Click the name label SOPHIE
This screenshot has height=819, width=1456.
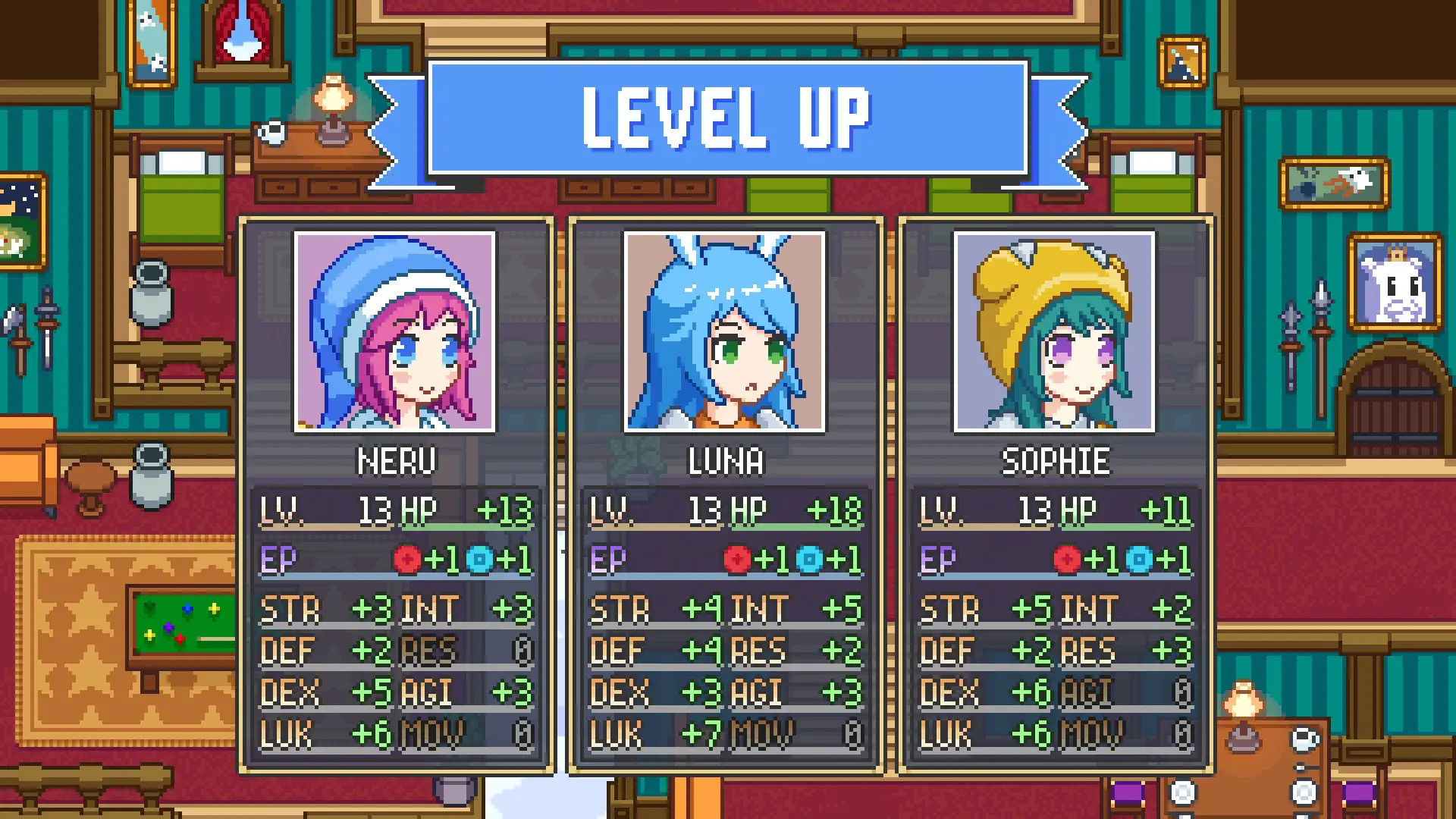pyautogui.click(x=1055, y=460)
